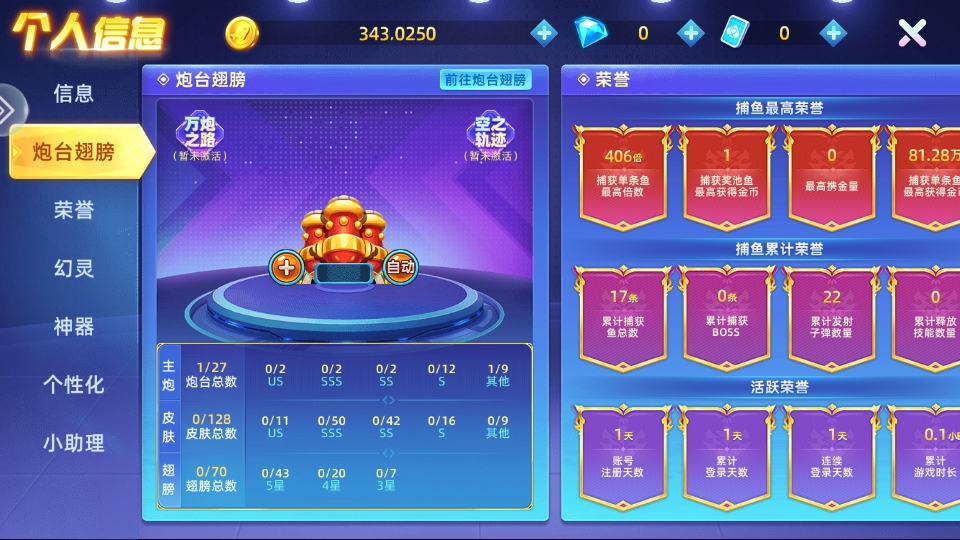Add blue card tickets with the plus button
Screen dimensions: 960x540
833,33
